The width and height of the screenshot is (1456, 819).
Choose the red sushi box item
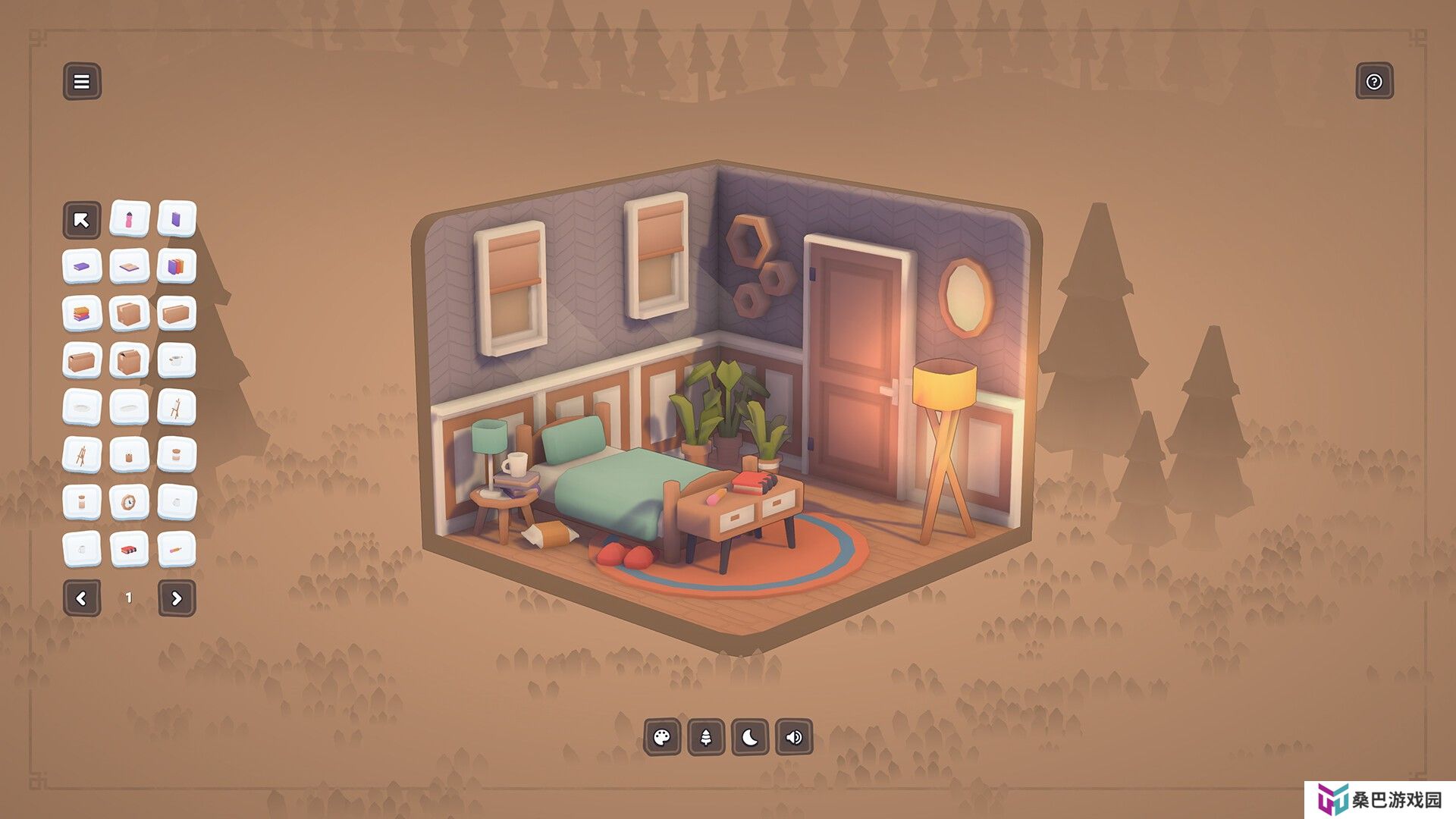129,549
